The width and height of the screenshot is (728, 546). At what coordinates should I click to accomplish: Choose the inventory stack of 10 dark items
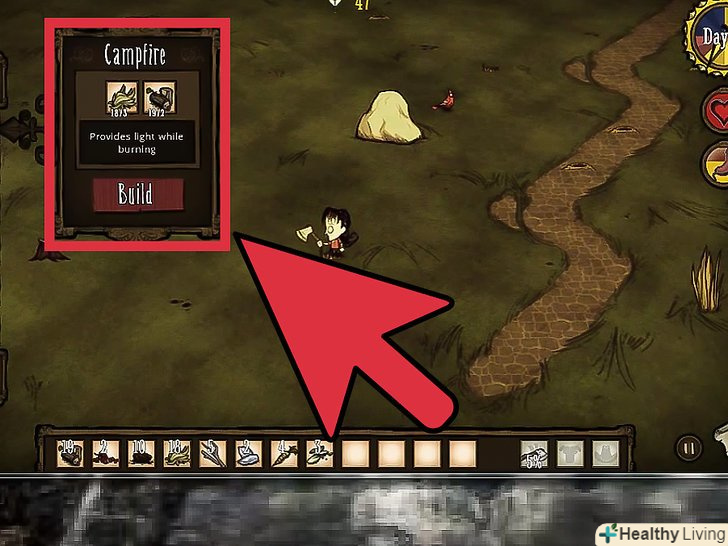[143, 455]
